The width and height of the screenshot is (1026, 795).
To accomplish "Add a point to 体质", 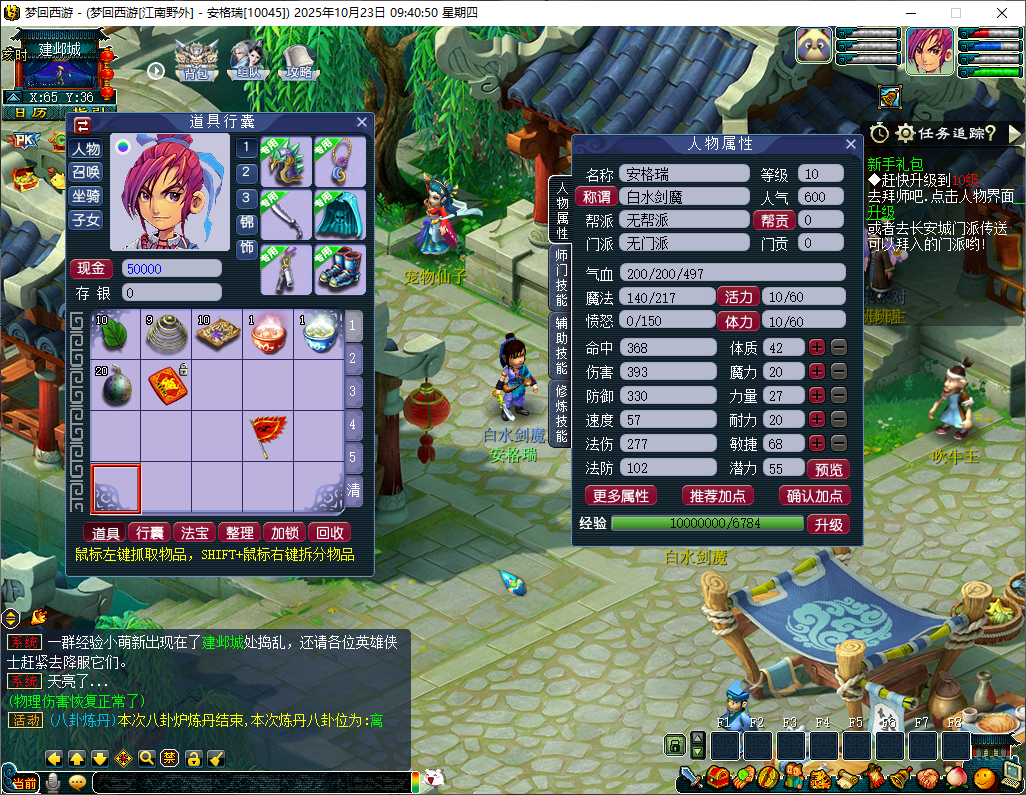I will click(817, 348).
